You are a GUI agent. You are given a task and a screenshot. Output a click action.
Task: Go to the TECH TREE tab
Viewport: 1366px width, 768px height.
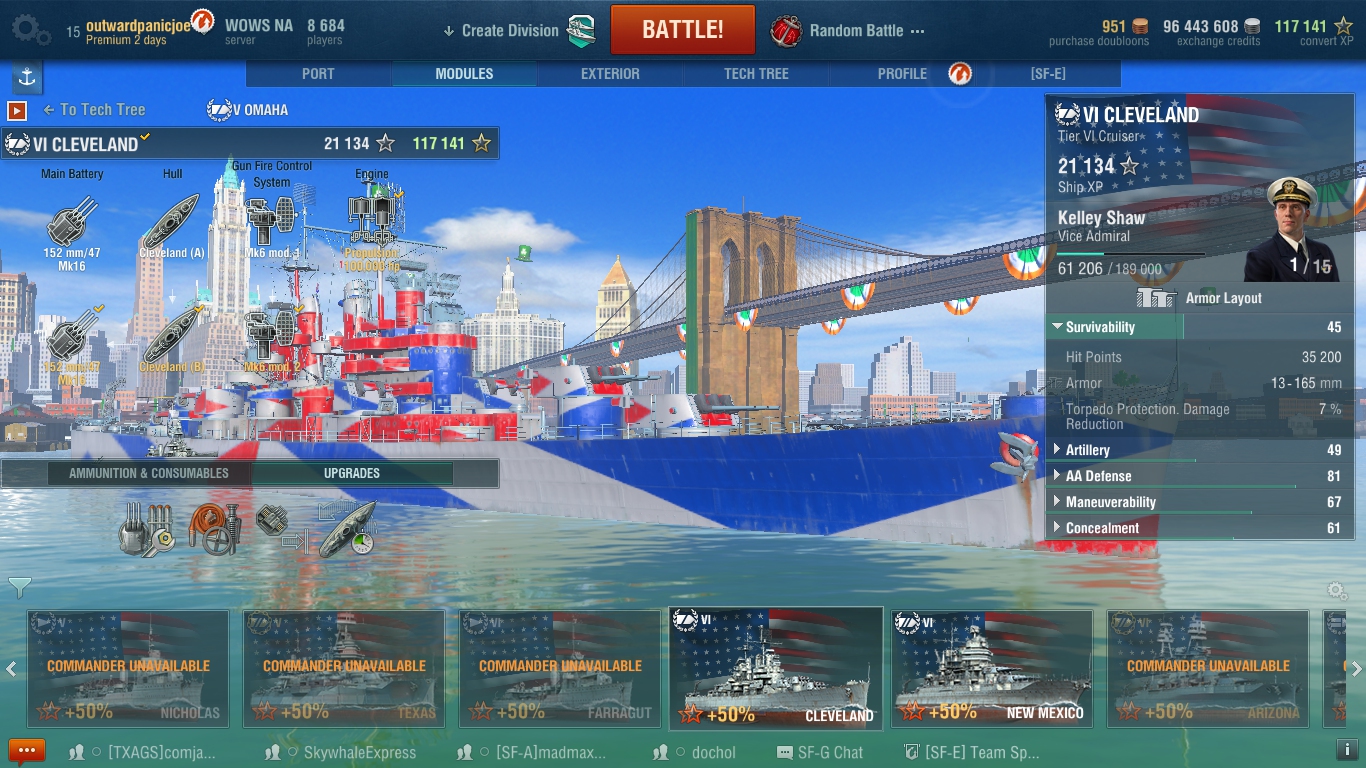(x=756, y=74)
